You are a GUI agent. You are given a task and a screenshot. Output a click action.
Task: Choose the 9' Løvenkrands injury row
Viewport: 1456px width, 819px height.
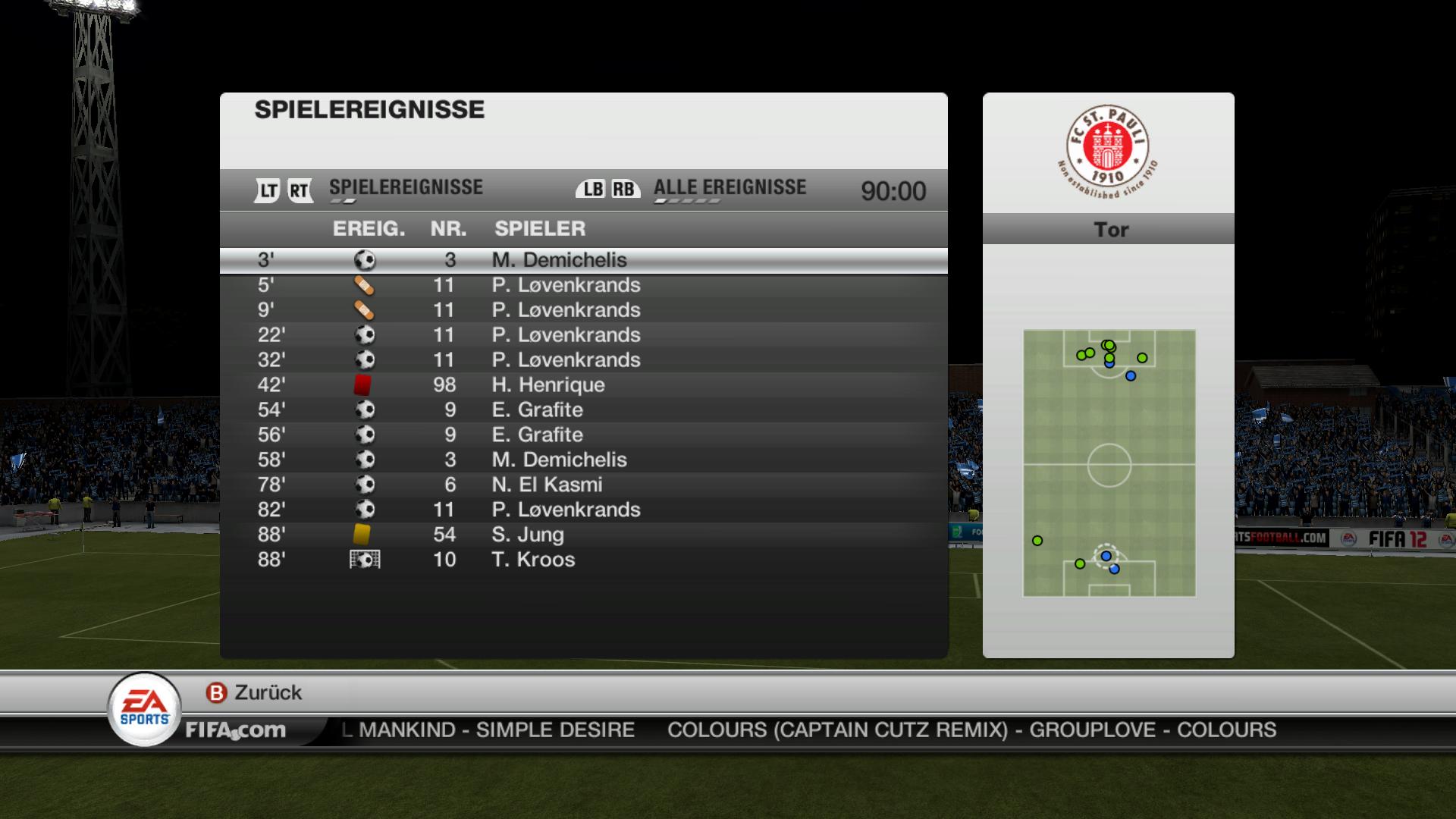[x=582, y=310]
